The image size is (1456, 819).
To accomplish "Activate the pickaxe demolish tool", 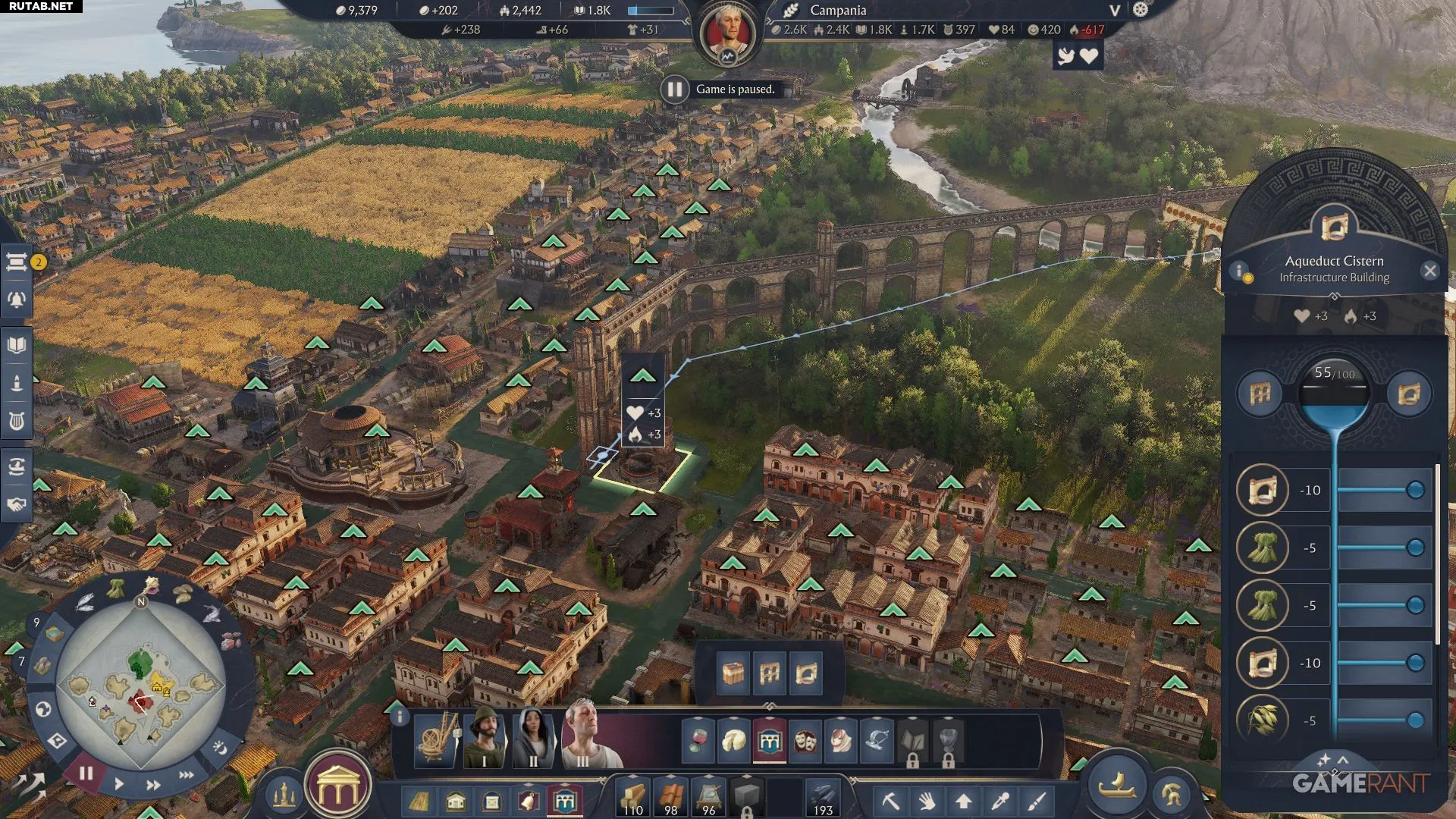I will tap(890, 801).
